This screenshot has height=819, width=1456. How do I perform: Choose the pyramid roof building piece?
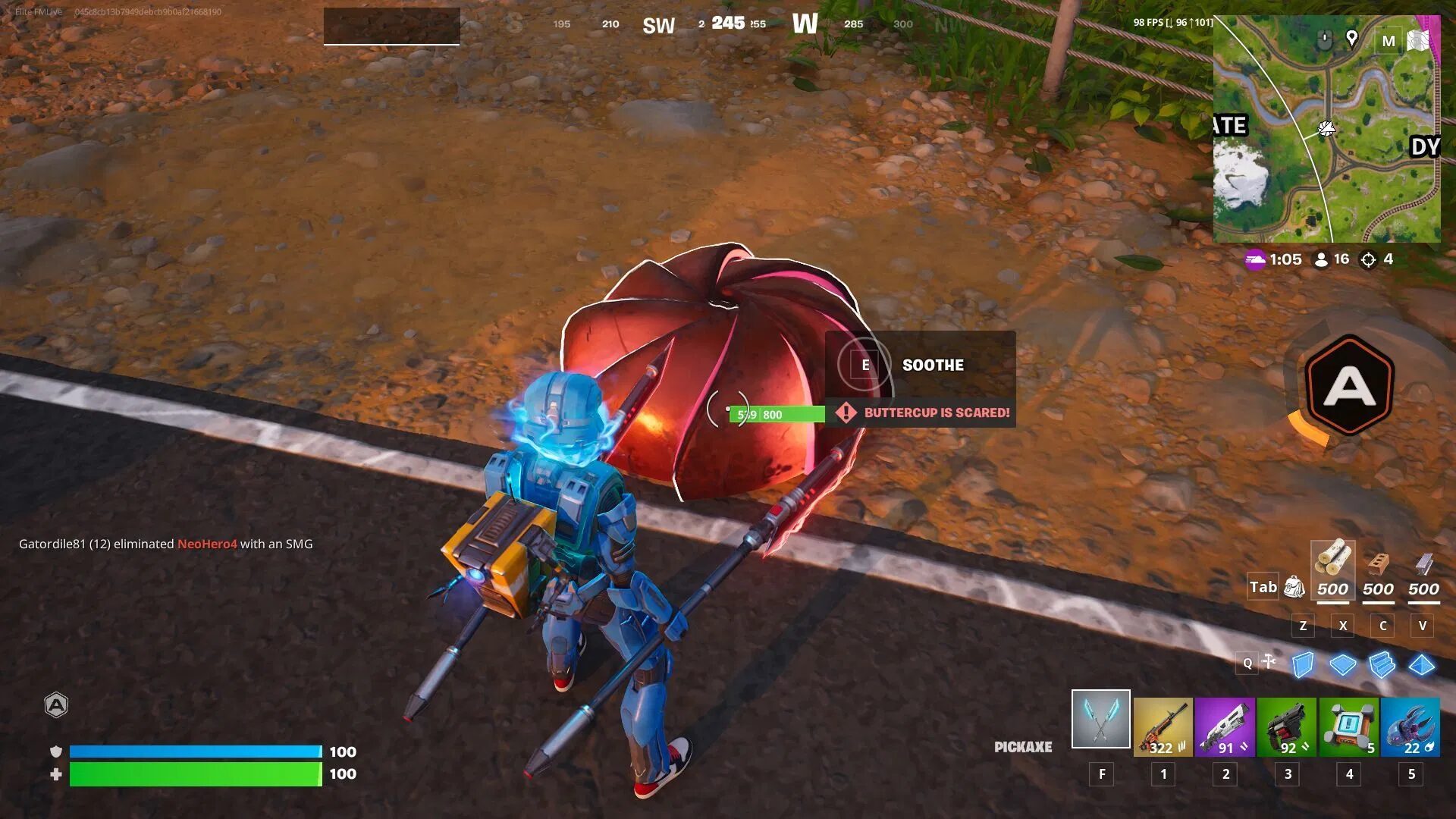(x=1421, y=664)
